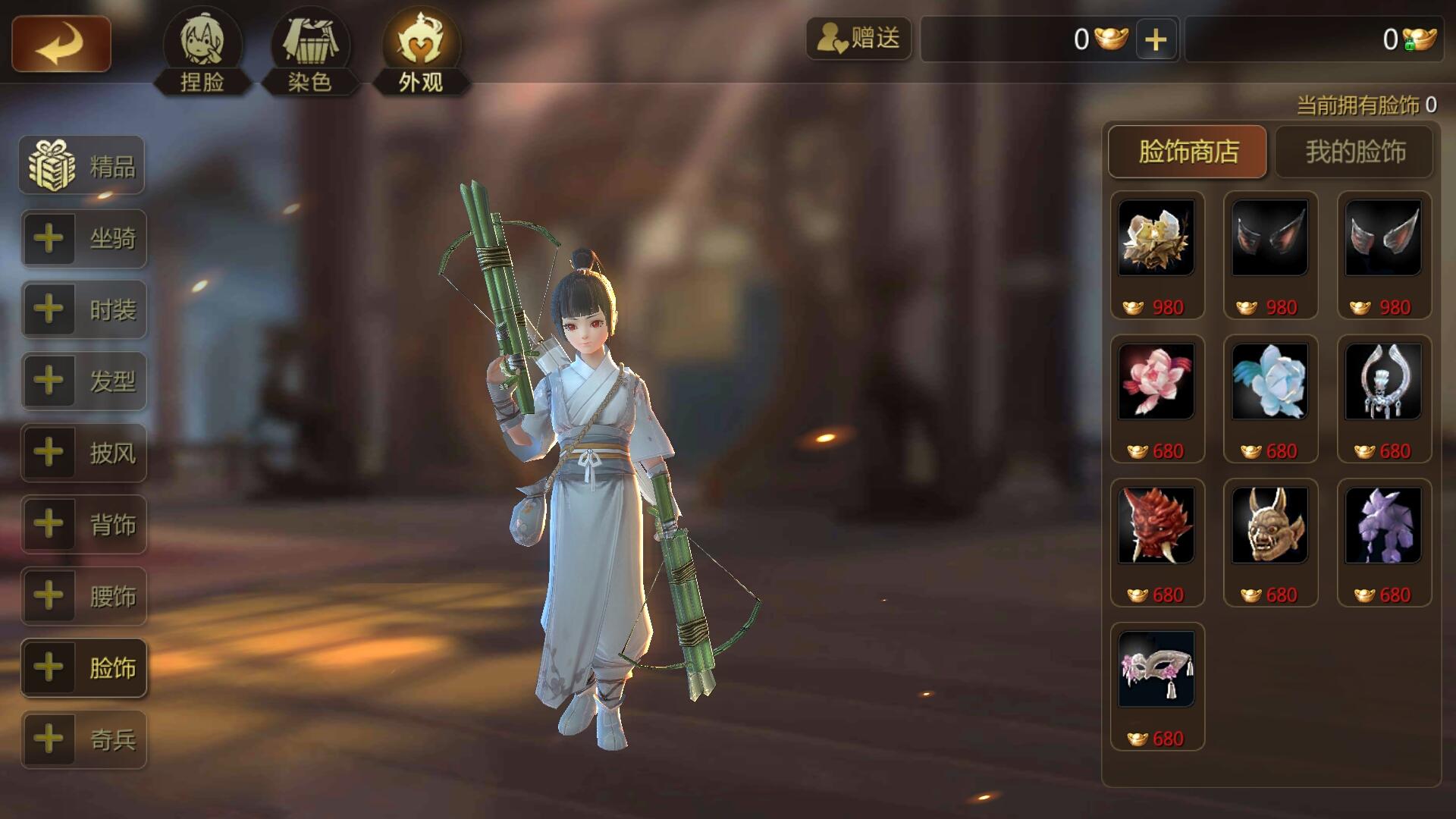Screen dimensions: 1456x819
Task: Open the 发型 hairstyle category
Action: coord(83,381)
